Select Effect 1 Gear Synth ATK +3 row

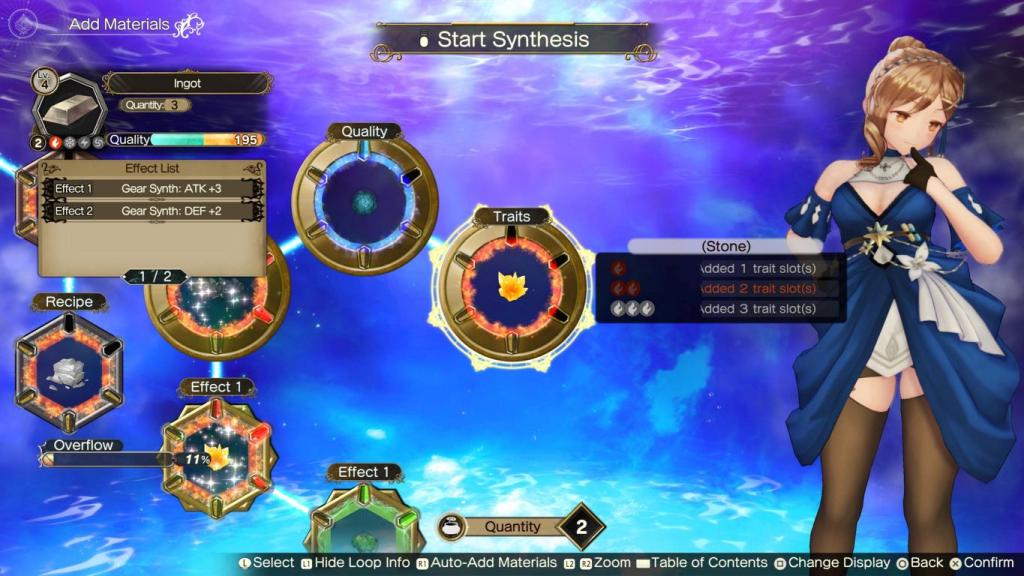[x=153, y=189]
